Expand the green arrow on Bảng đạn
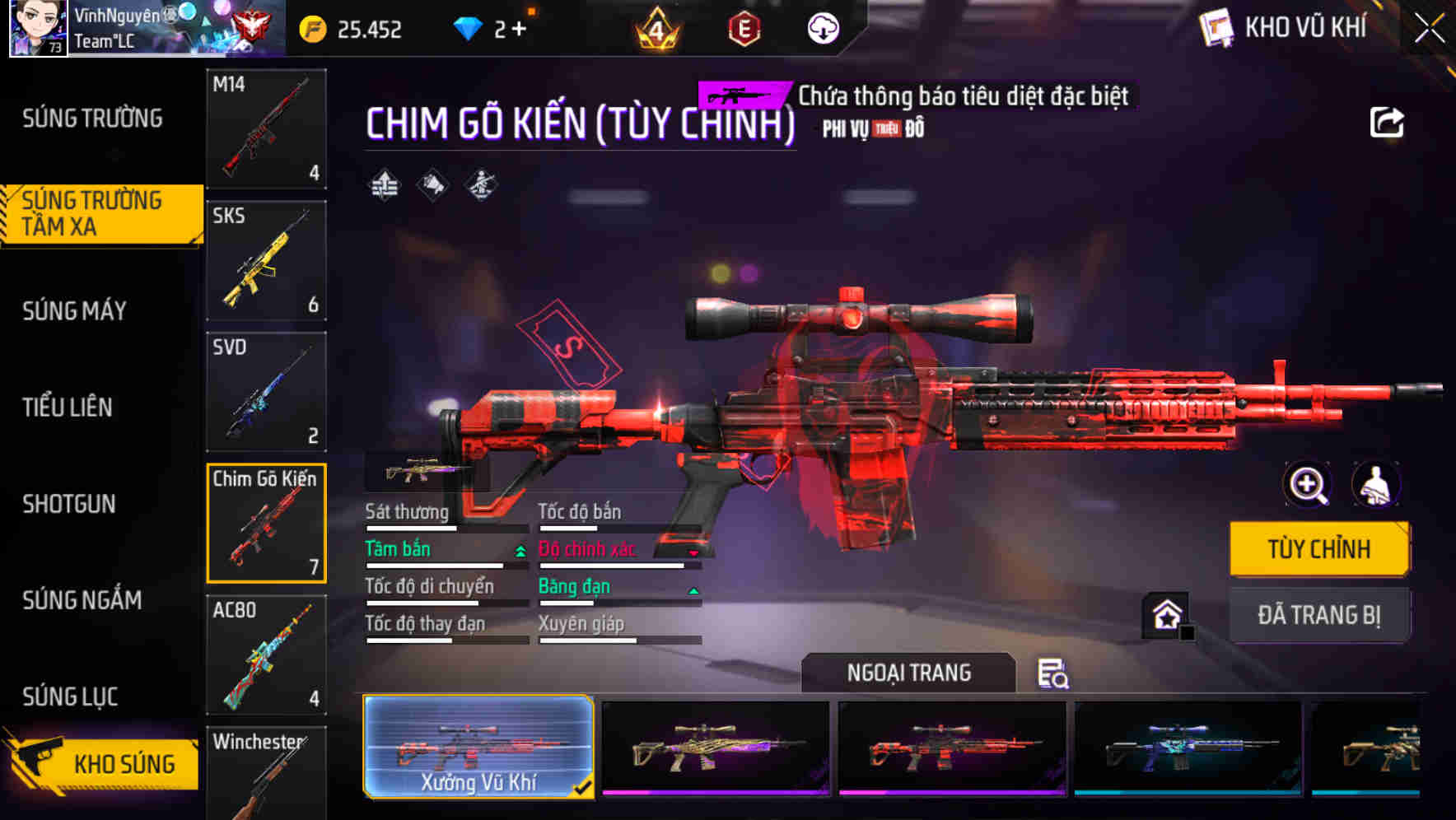 coord(694,590)
